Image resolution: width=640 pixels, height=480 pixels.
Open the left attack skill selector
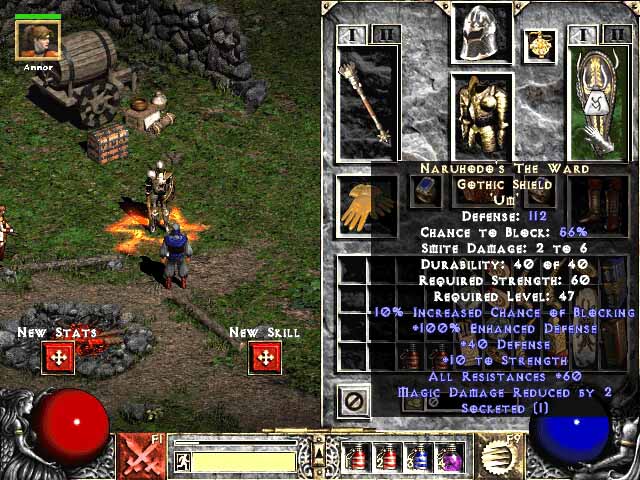pos(142,457)
